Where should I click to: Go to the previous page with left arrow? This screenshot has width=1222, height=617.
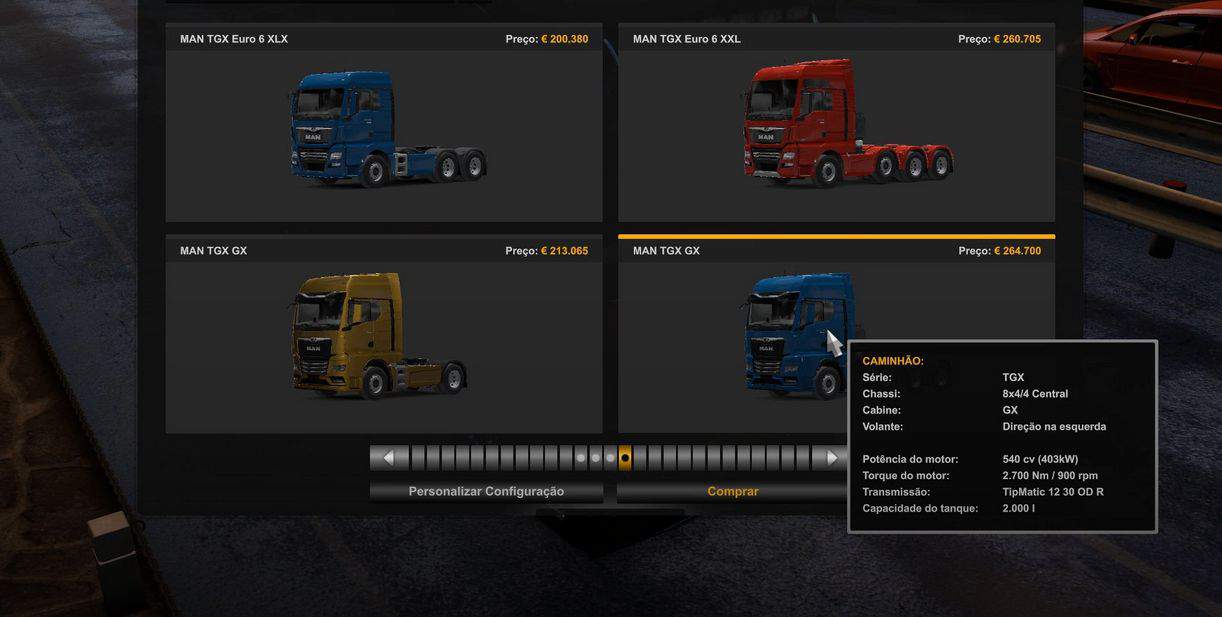pyautogui.click(x=389, y=458)
